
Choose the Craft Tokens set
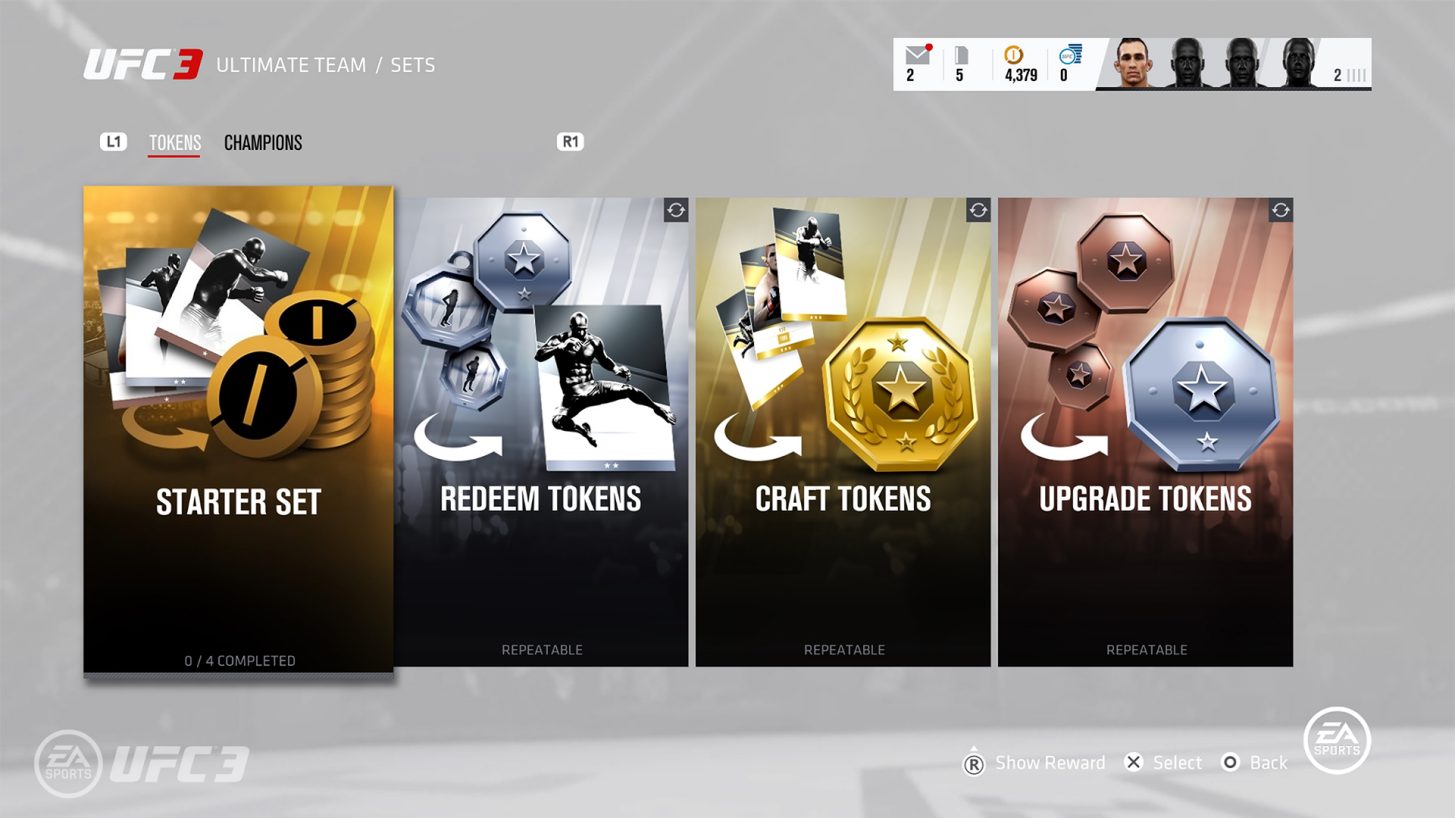843,432
